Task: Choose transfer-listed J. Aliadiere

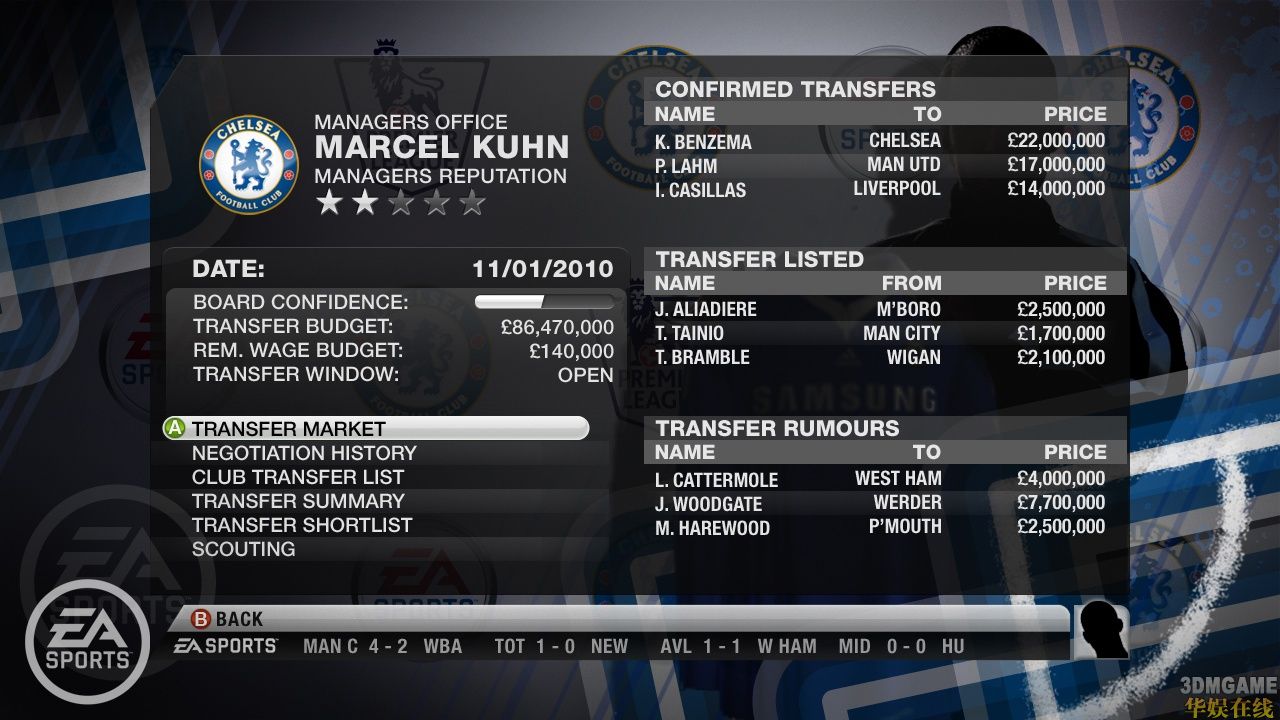Action: point(880,309)
